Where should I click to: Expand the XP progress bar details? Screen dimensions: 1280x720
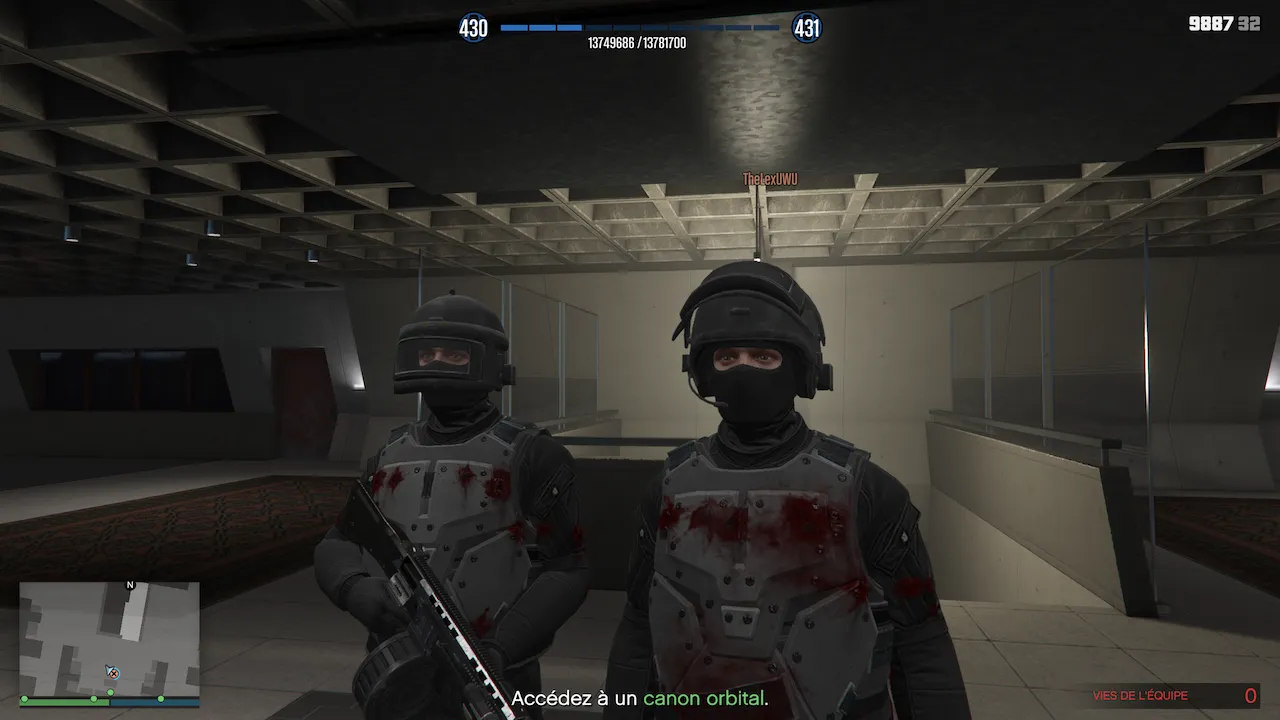[640, 28]
